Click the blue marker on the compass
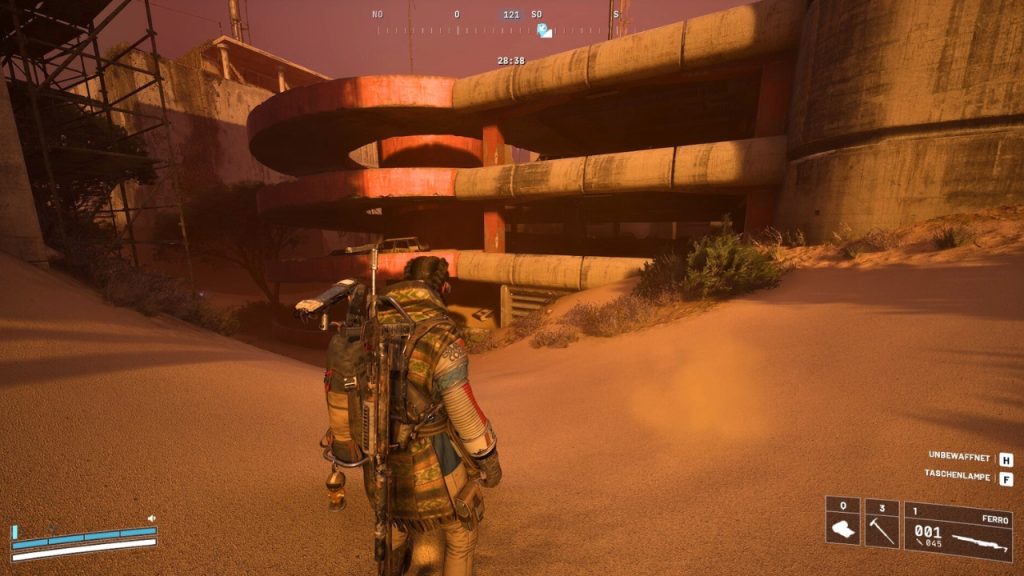Viewport: 1024px width, 576px height. pos(543,31)
